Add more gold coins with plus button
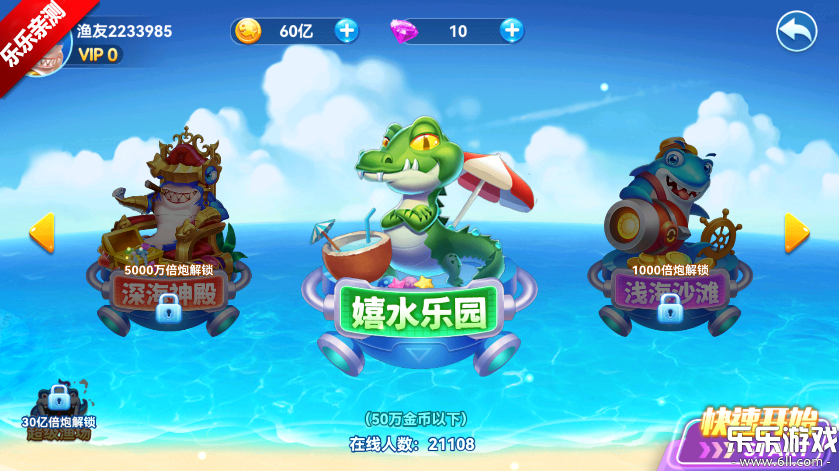The image size is (839, 471). click(346, 31)
